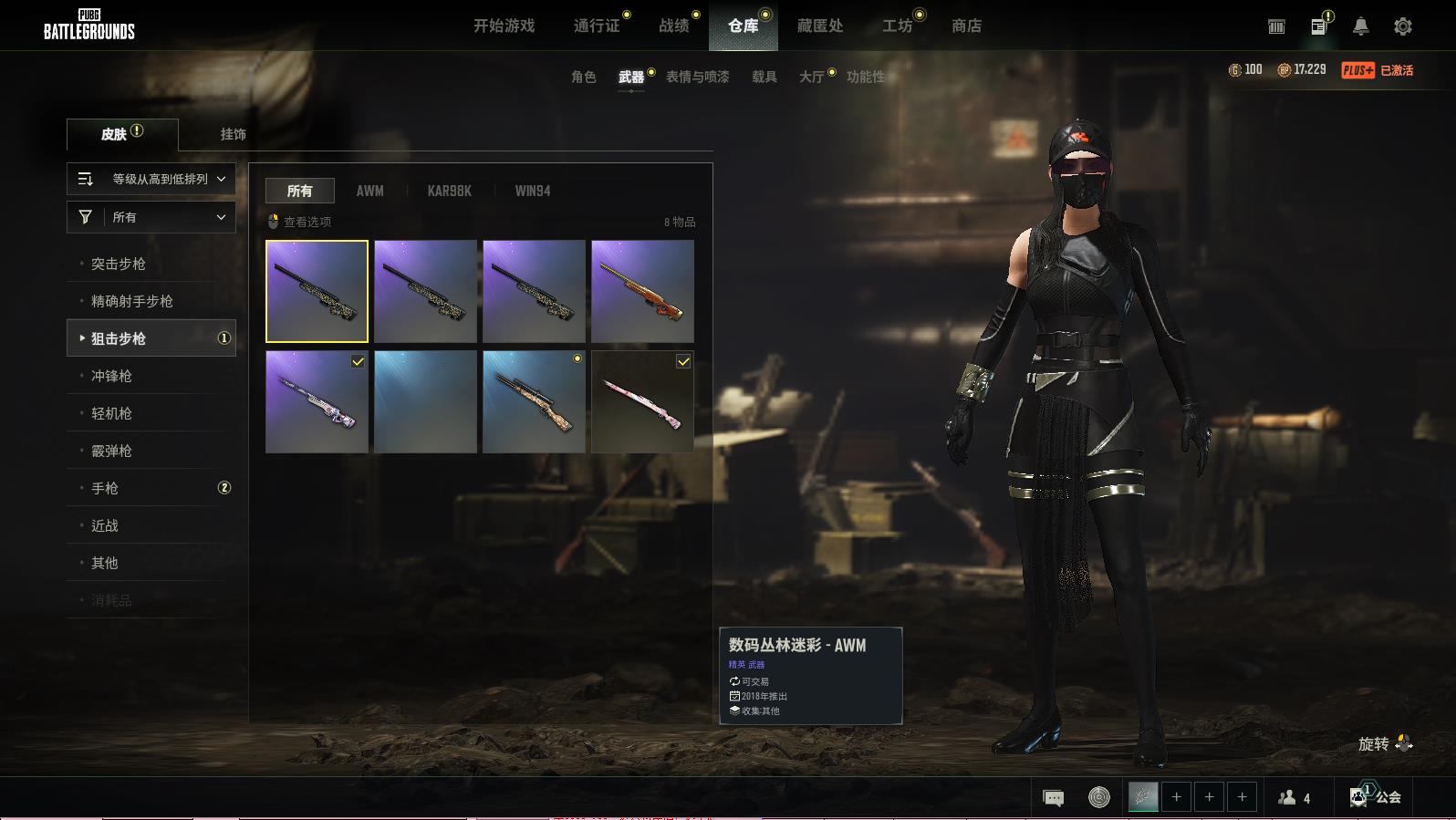Open the 公会 clan panel

coord(1377,796)
